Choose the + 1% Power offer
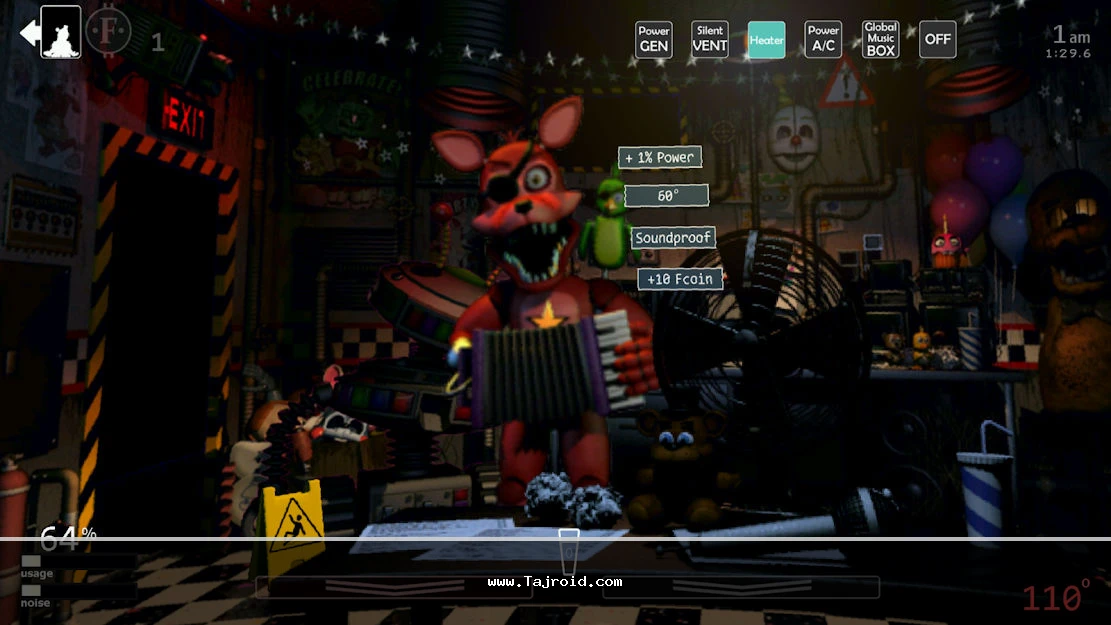 point(659,158)
